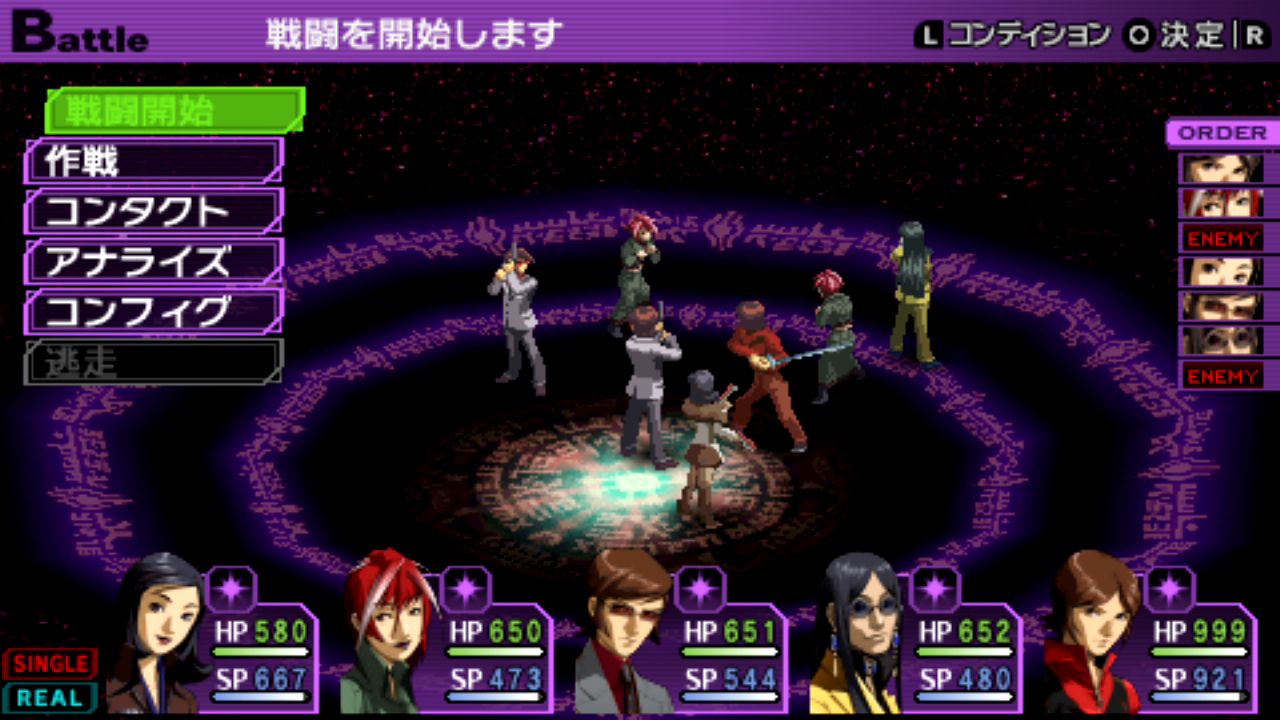Choose the コンタクト menu entry
Viewport: 1280px width, 720px height.
(154, 211)
